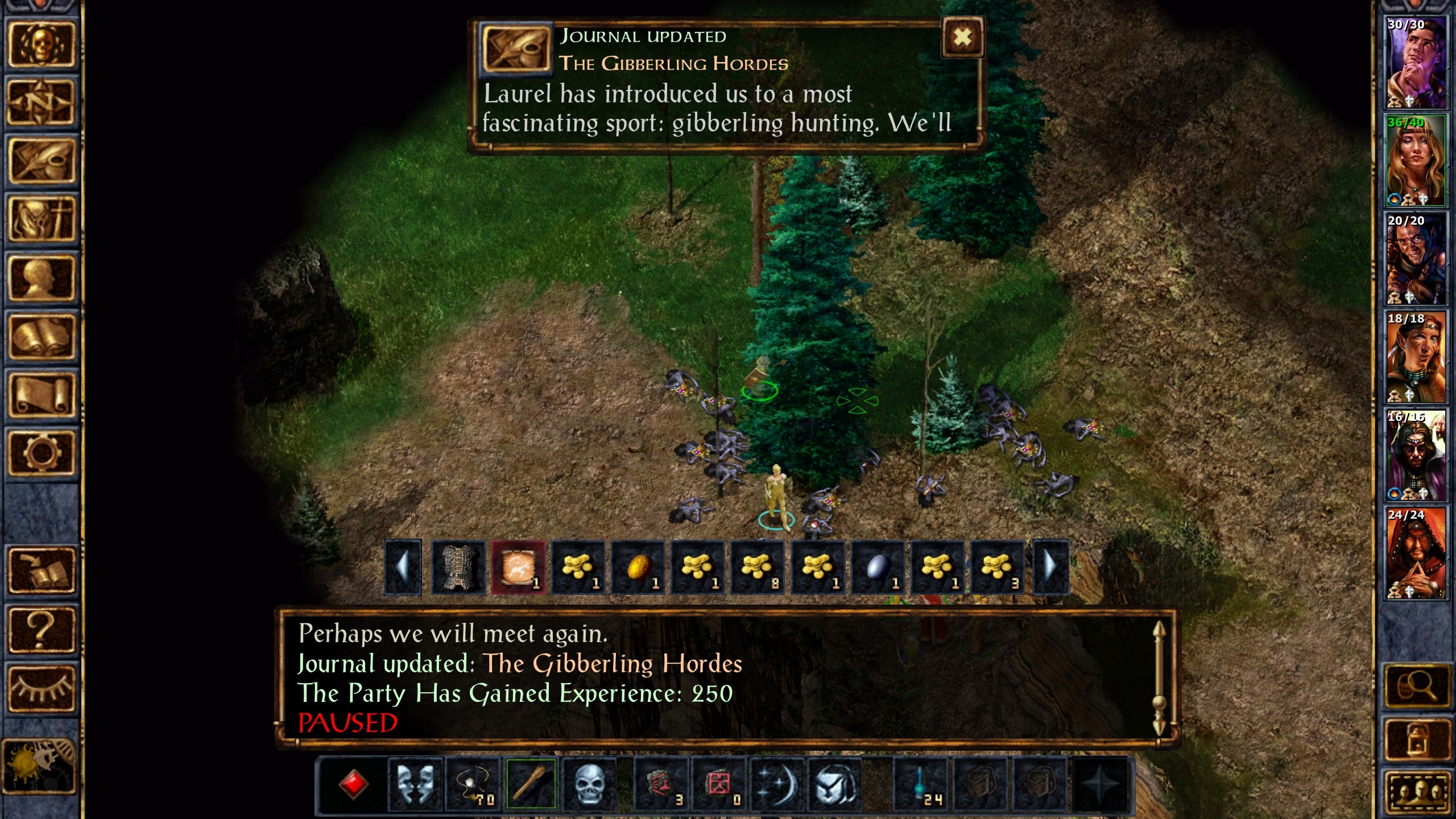Take the highlighted scroll from ground loot
1456x819 pixels.
point(518,568)
